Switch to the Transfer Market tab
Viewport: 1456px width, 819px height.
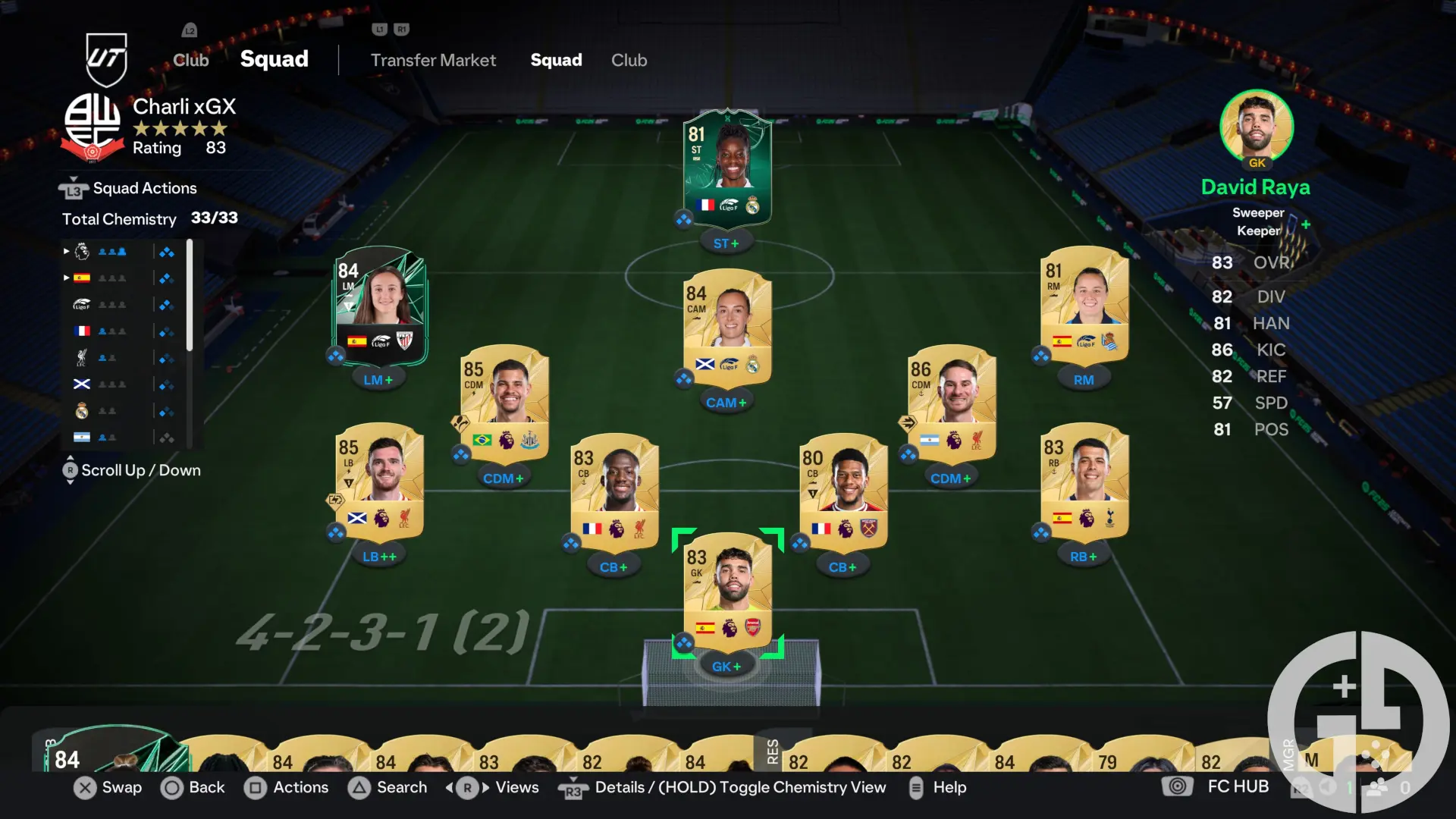433,60
